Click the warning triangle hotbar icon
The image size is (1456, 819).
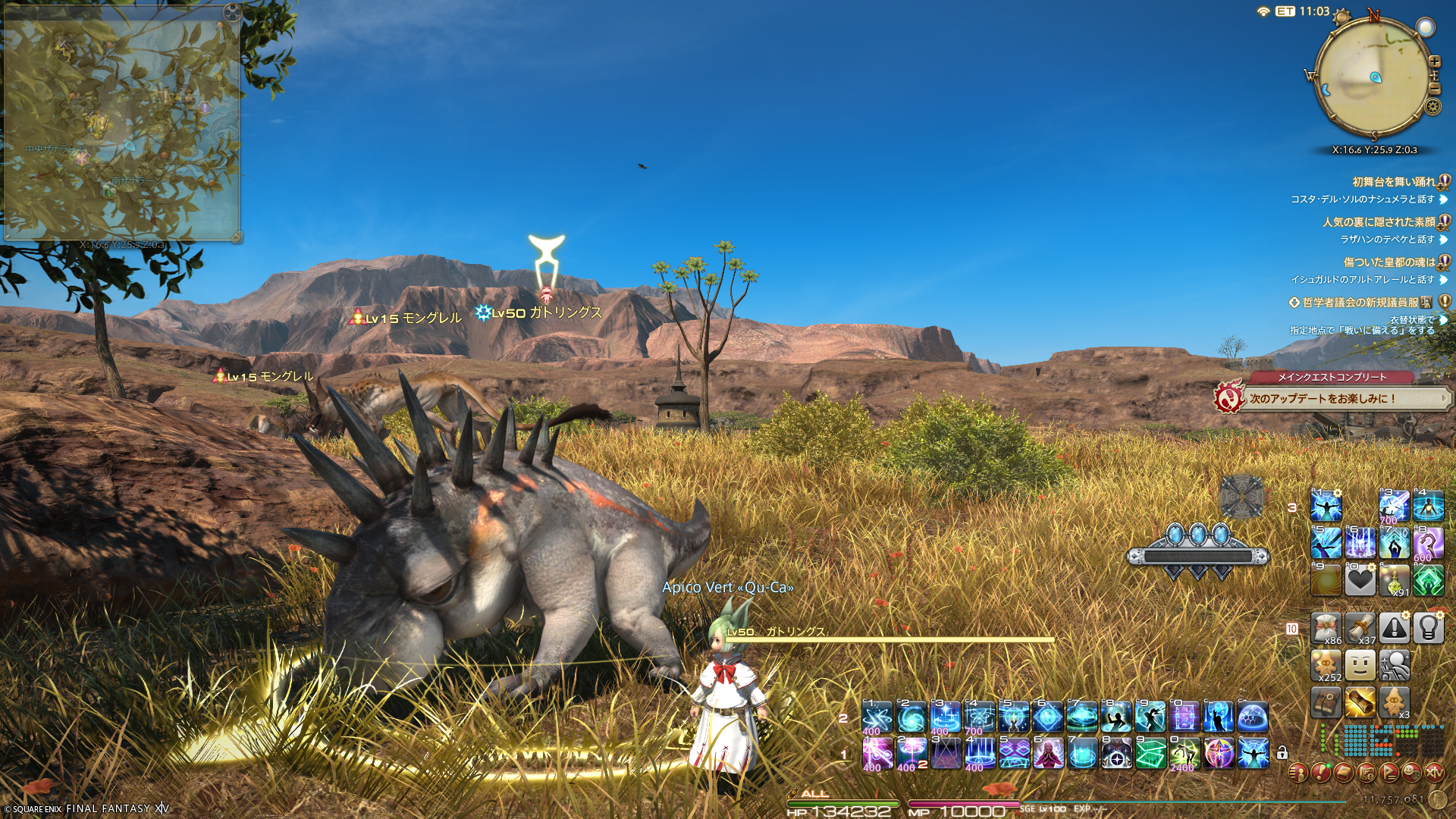(1394, 628)
